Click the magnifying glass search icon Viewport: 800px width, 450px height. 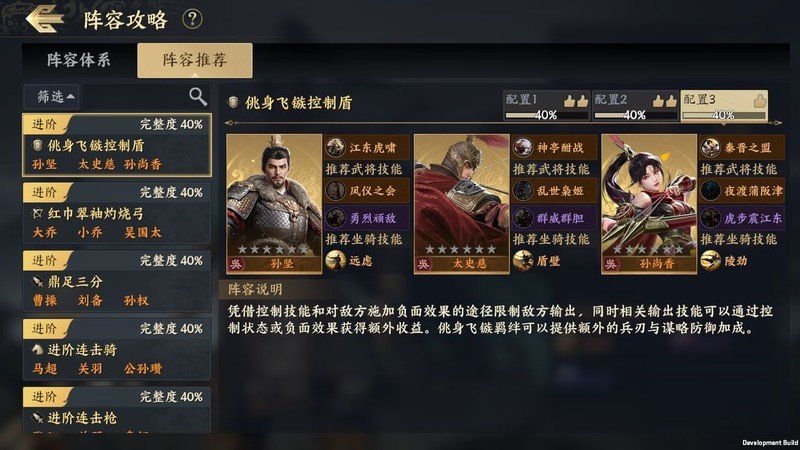198,96
